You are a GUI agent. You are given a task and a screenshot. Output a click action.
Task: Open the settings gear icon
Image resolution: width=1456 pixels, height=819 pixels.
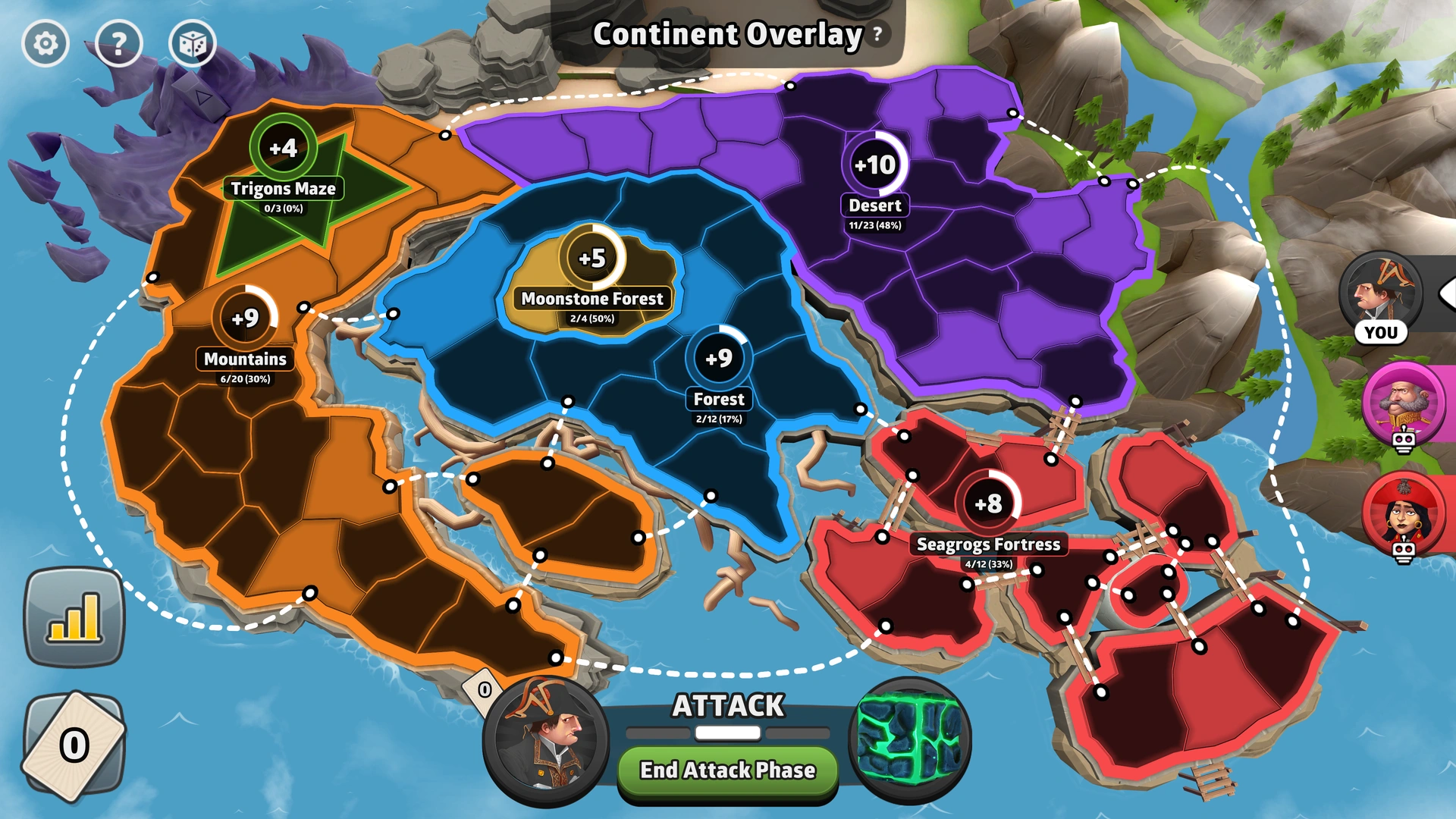coord(47,44)
